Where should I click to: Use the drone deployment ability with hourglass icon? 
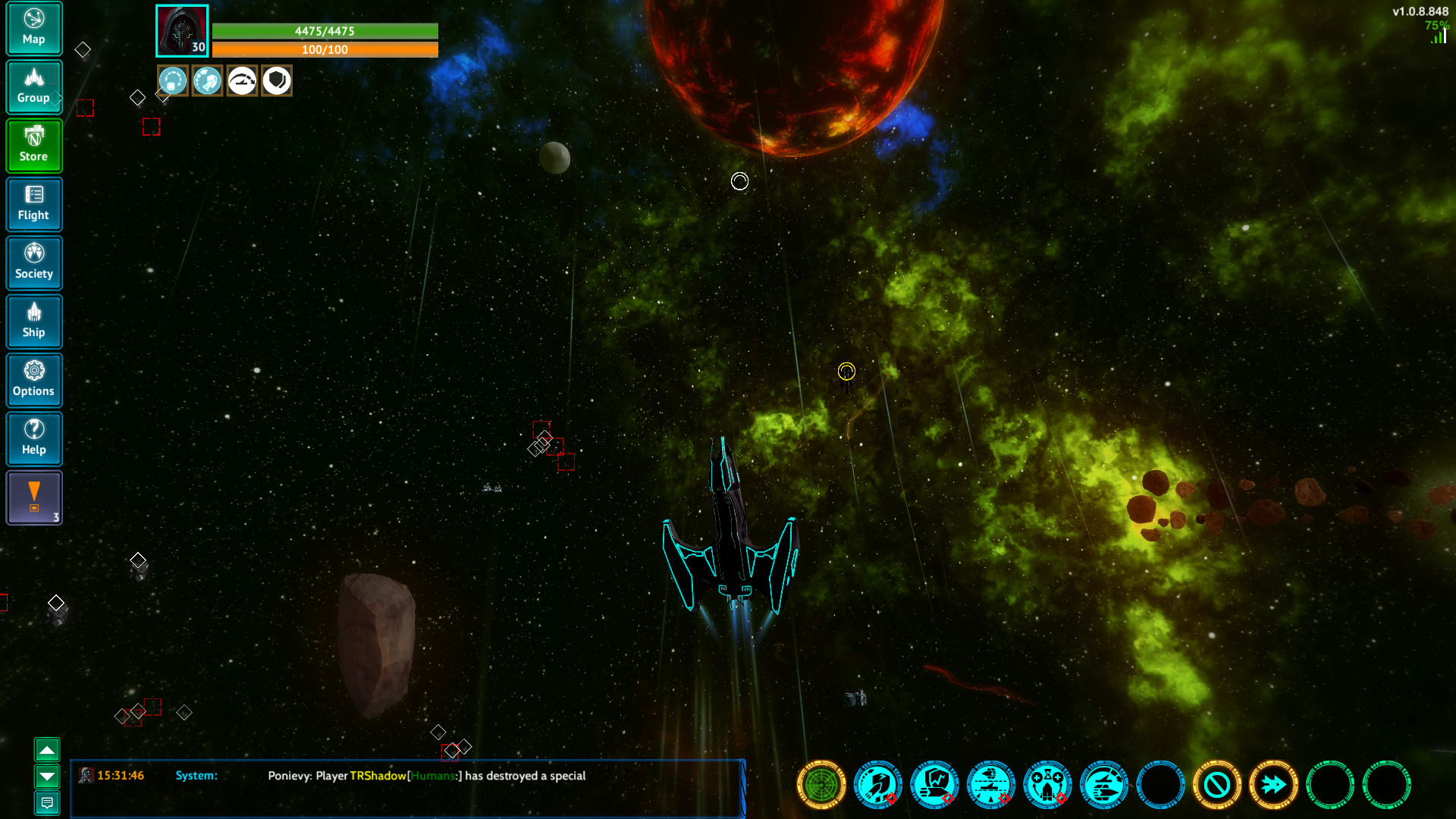pyautogui.click(x=1047, y=785)
